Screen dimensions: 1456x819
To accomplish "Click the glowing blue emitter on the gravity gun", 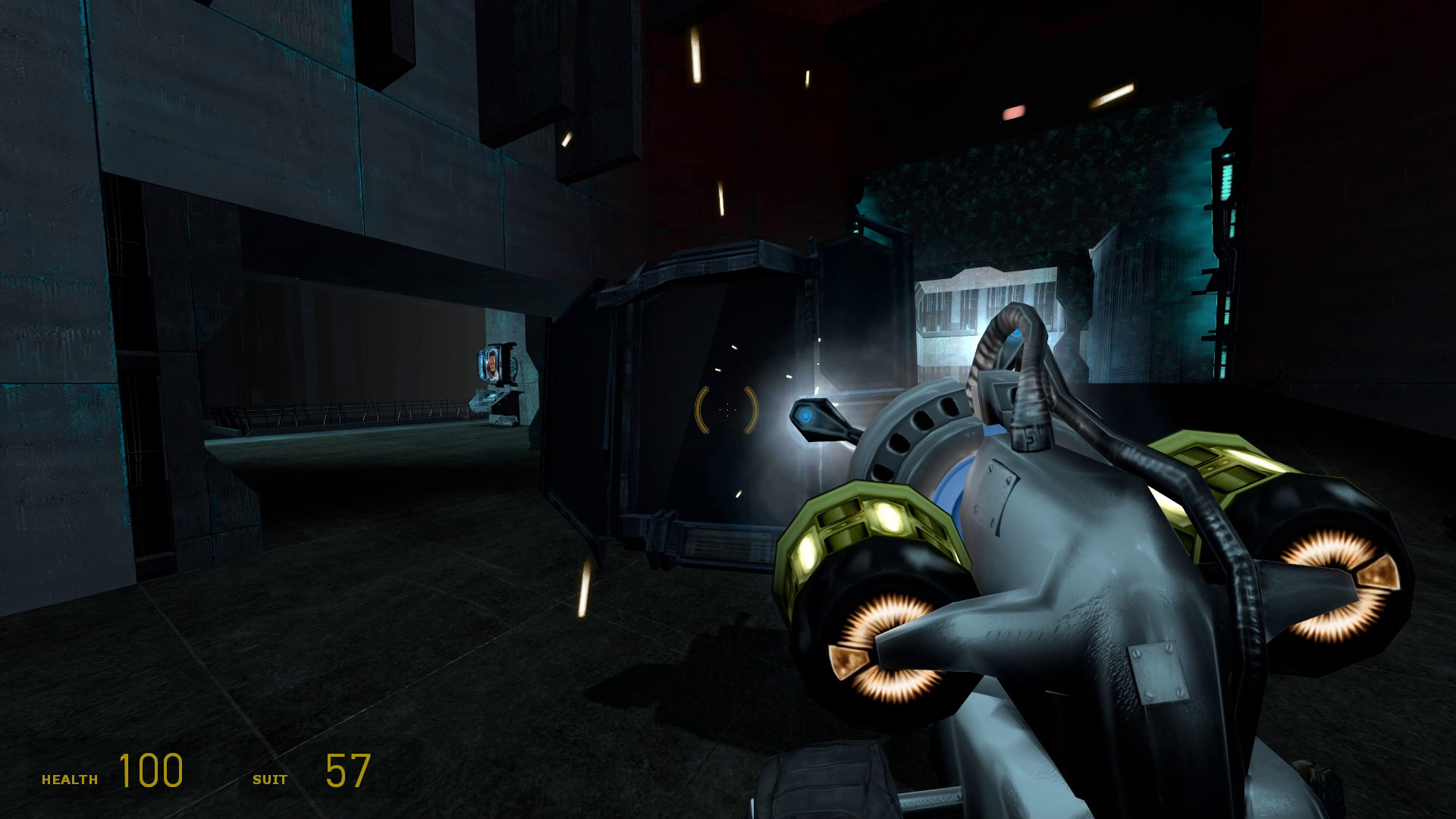I will click(x=805, y=413).
